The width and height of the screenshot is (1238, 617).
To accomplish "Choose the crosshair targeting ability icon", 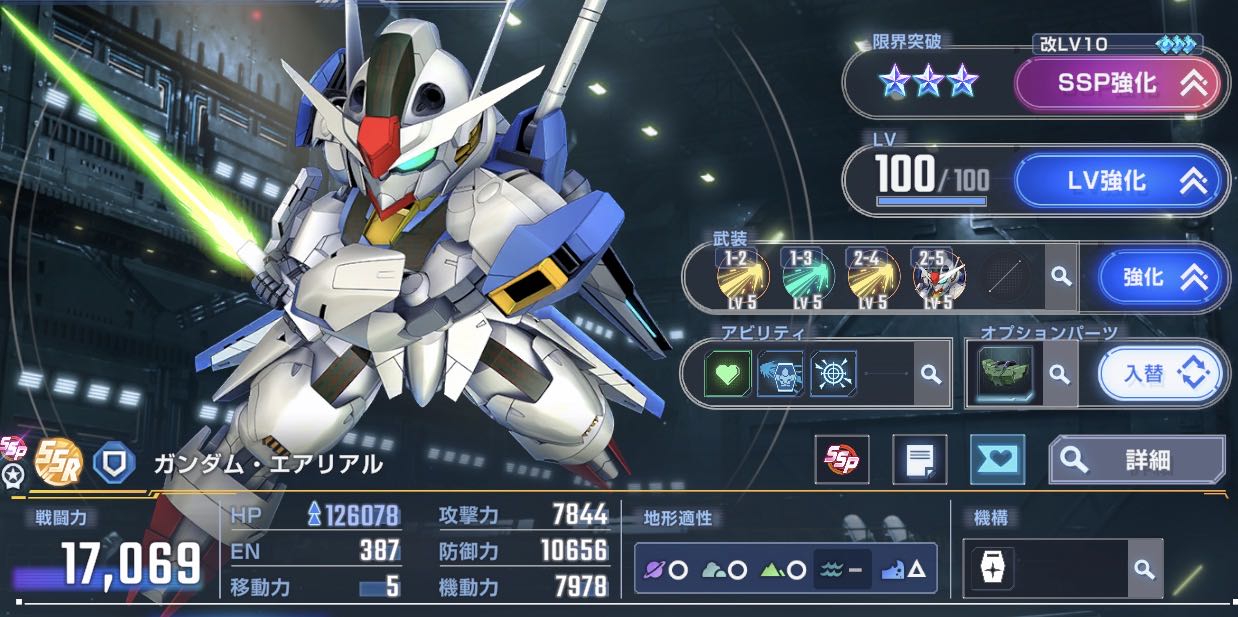I will [x=832, y=374].
